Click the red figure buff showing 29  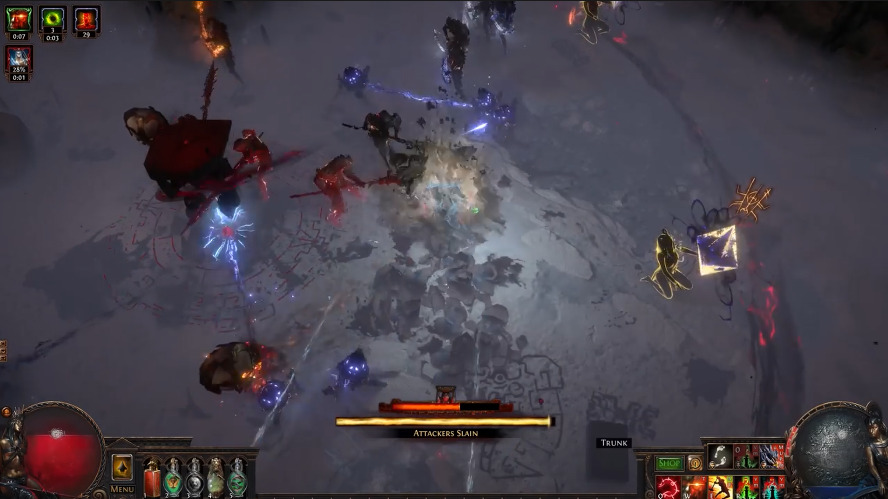point(86,18)
